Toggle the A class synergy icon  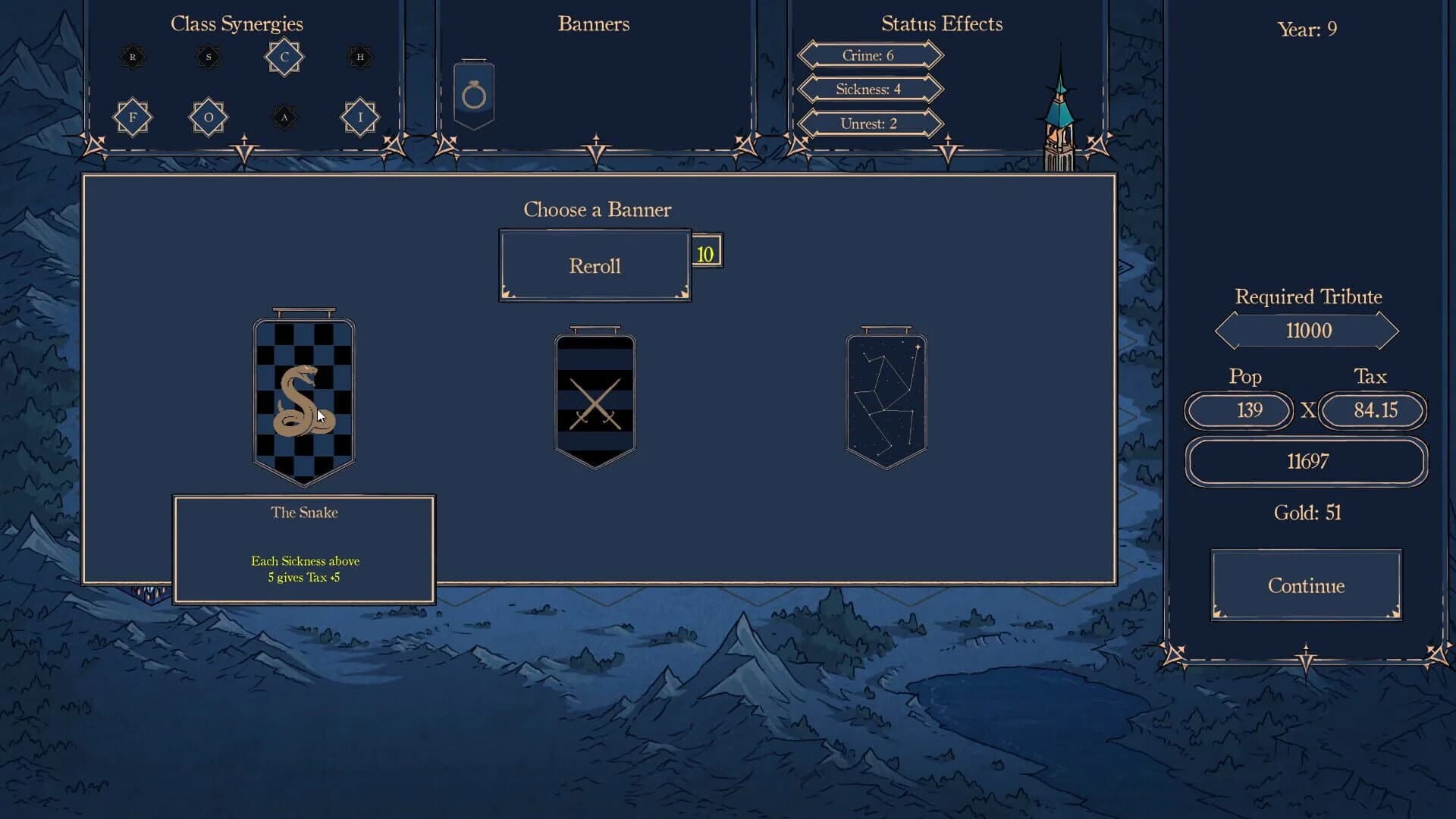coord(284,118)
